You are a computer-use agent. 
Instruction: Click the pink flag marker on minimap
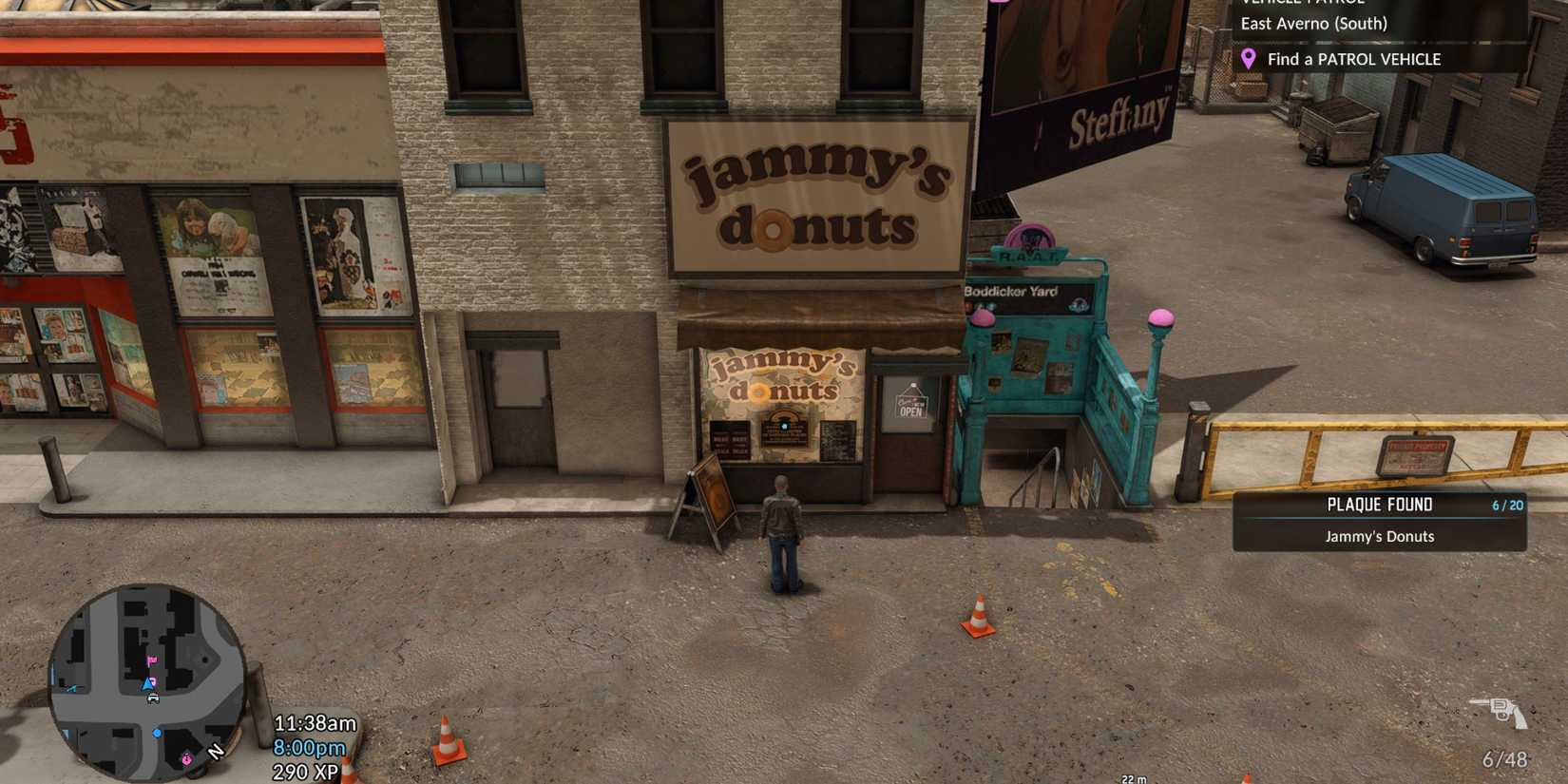pos(152,661)
